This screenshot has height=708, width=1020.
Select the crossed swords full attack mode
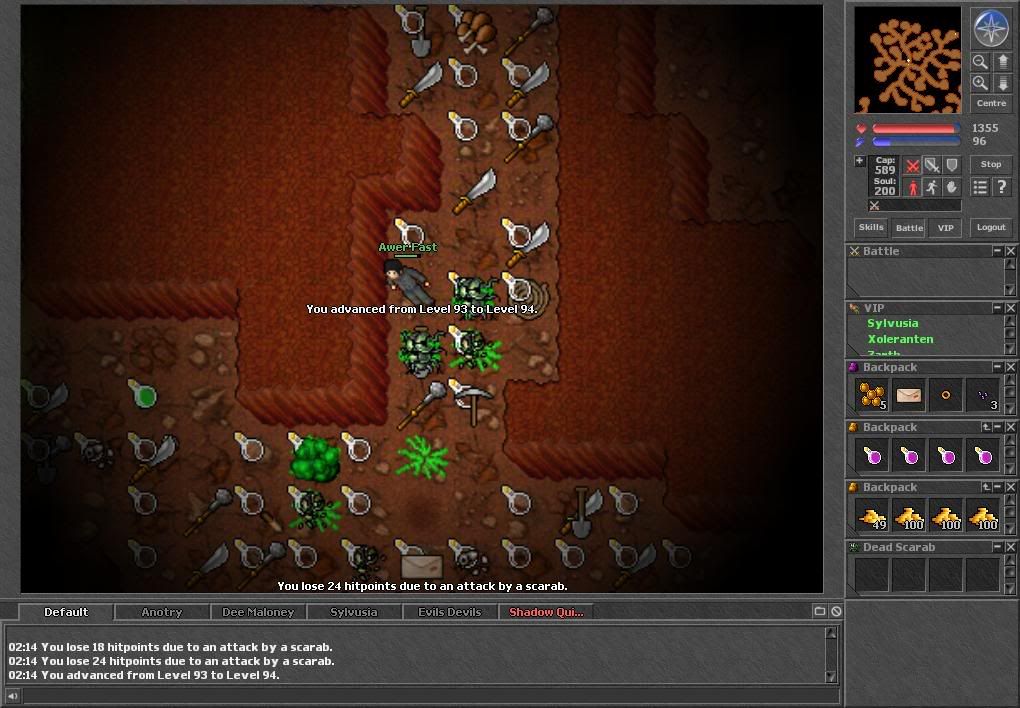point(912,165)
